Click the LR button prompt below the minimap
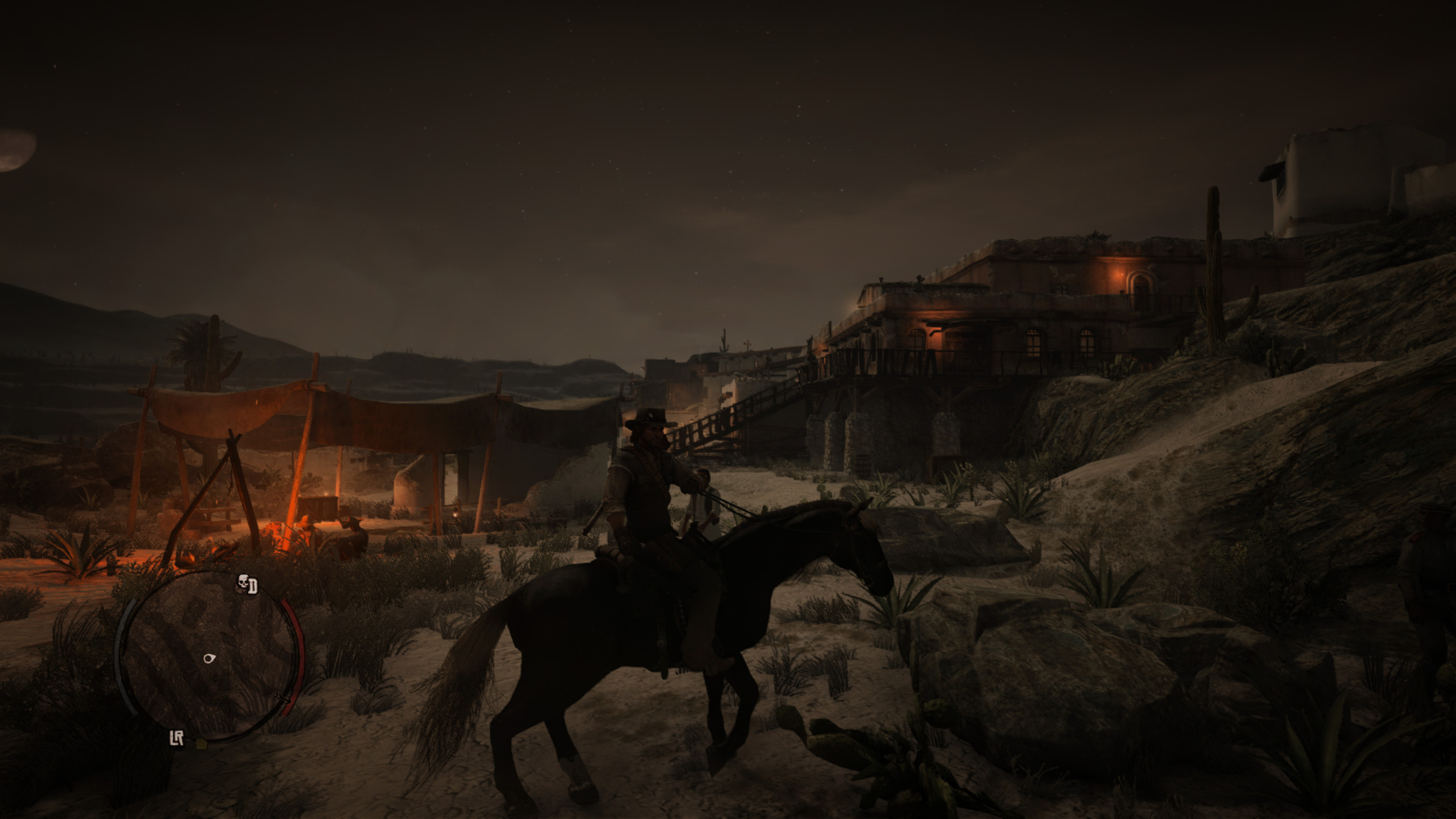The height and width of the screenshot is (819, 1456). click(x=177, y=737)
